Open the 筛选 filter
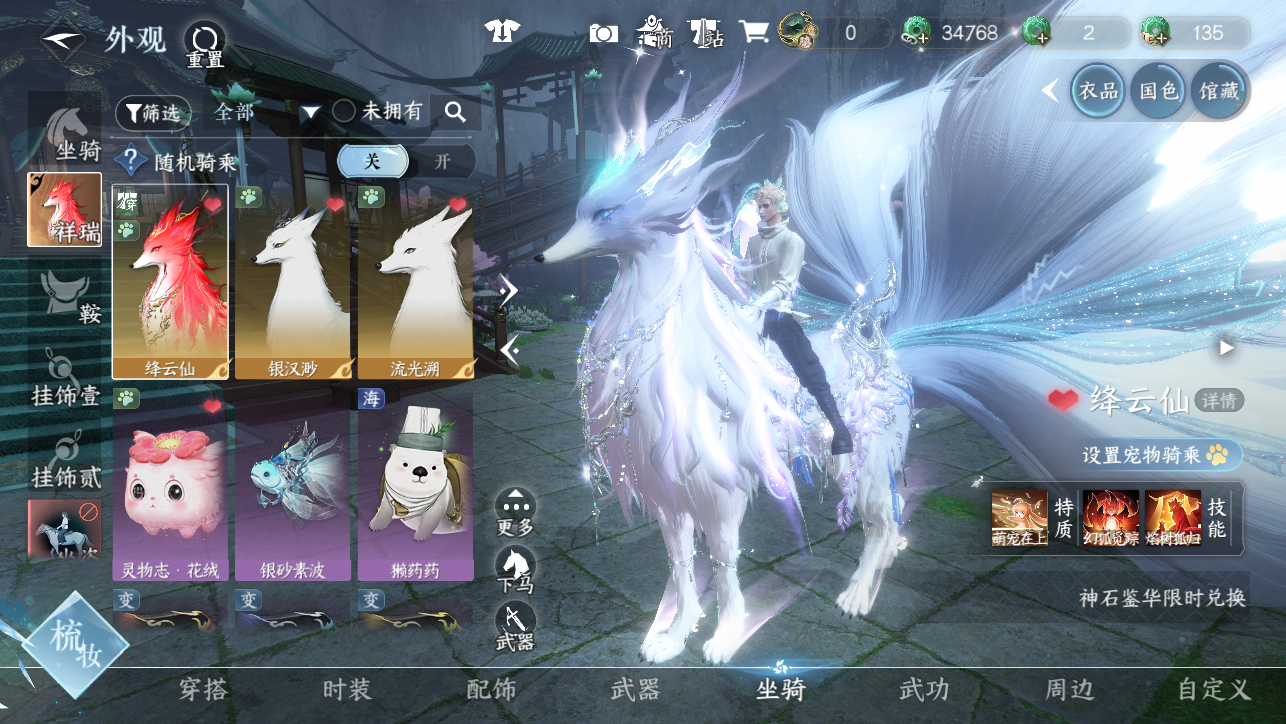Screen dimensions: 1286x724 click(153, 113)
